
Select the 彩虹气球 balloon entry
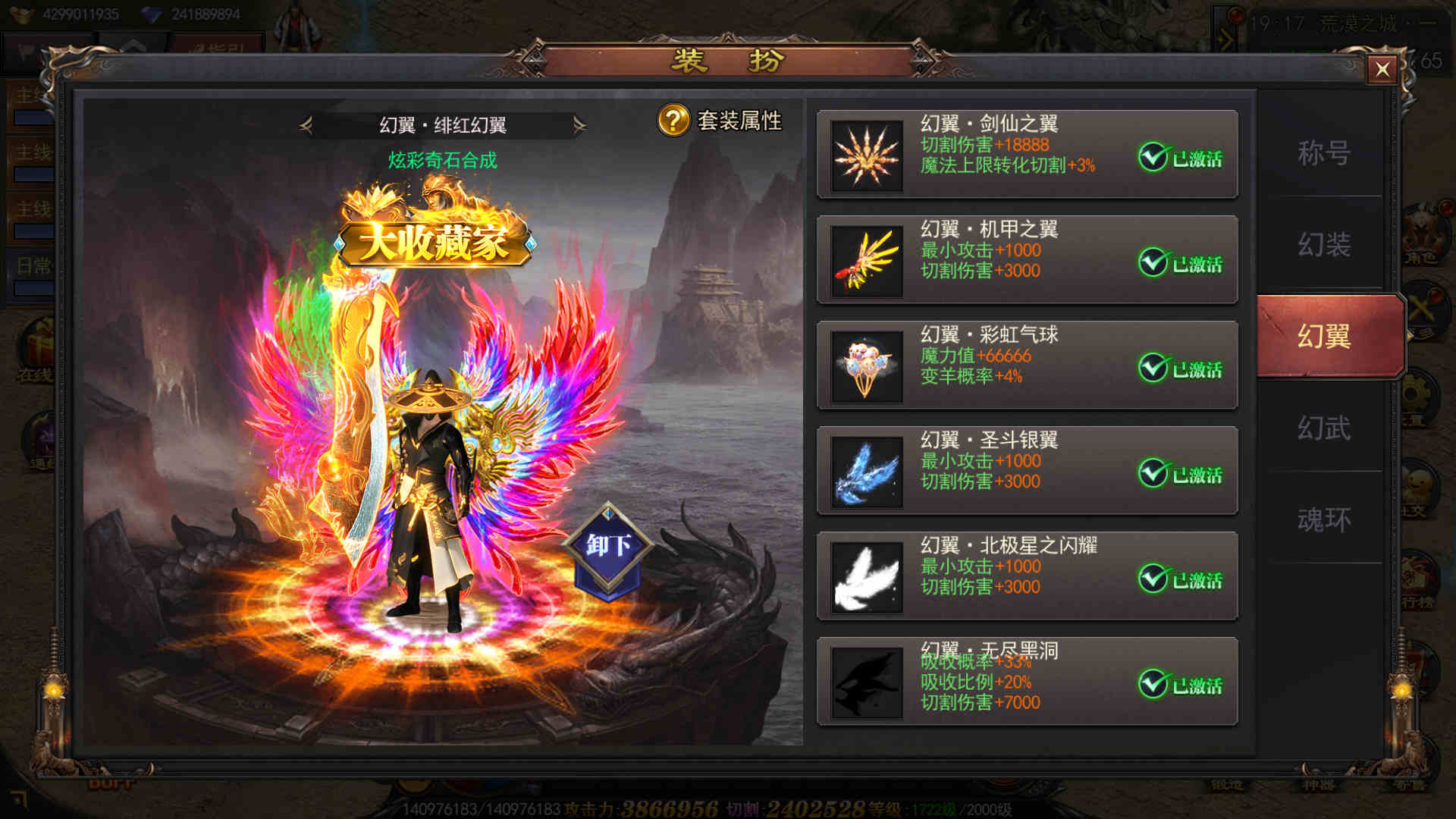pyautogui.click(x=1026, y=366)
